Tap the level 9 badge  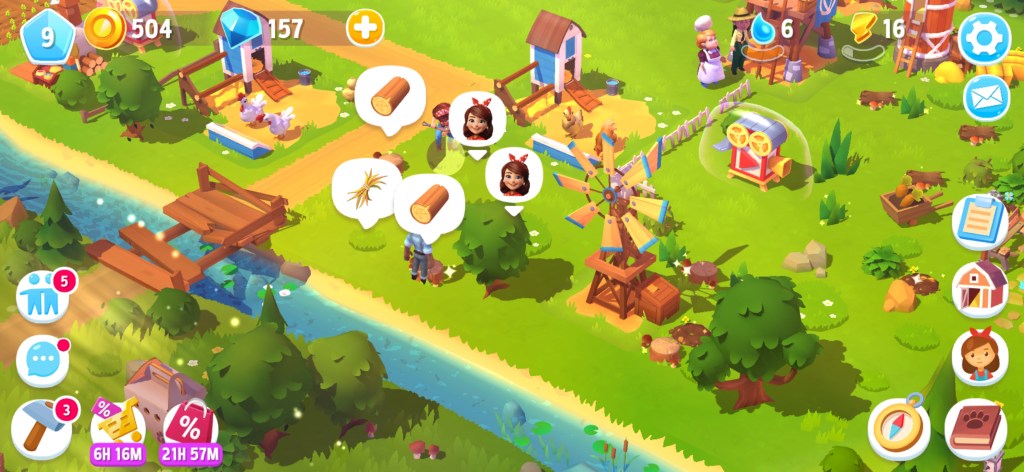tap(47, 36)
